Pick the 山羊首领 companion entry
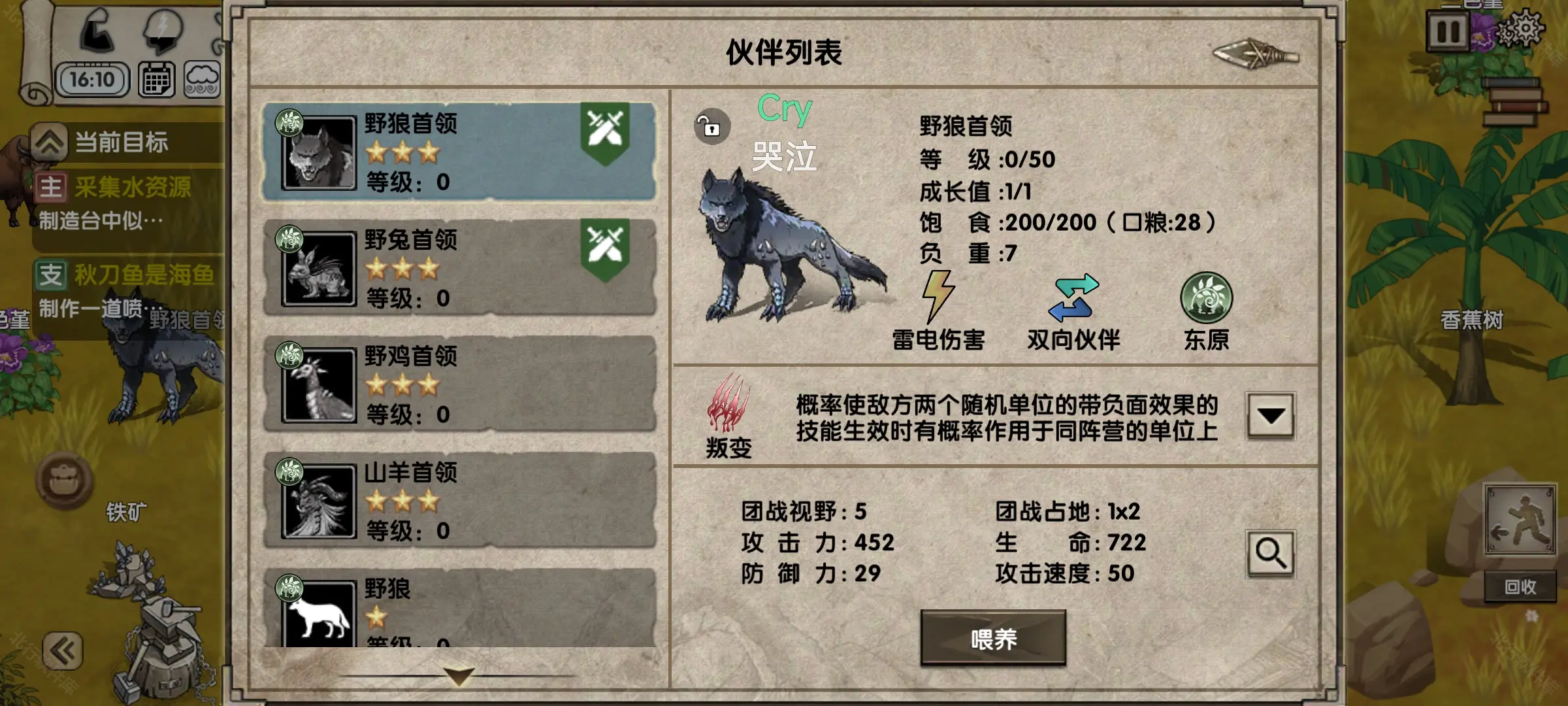Viewport: 1568px width, 706px height. click(457, 501)
